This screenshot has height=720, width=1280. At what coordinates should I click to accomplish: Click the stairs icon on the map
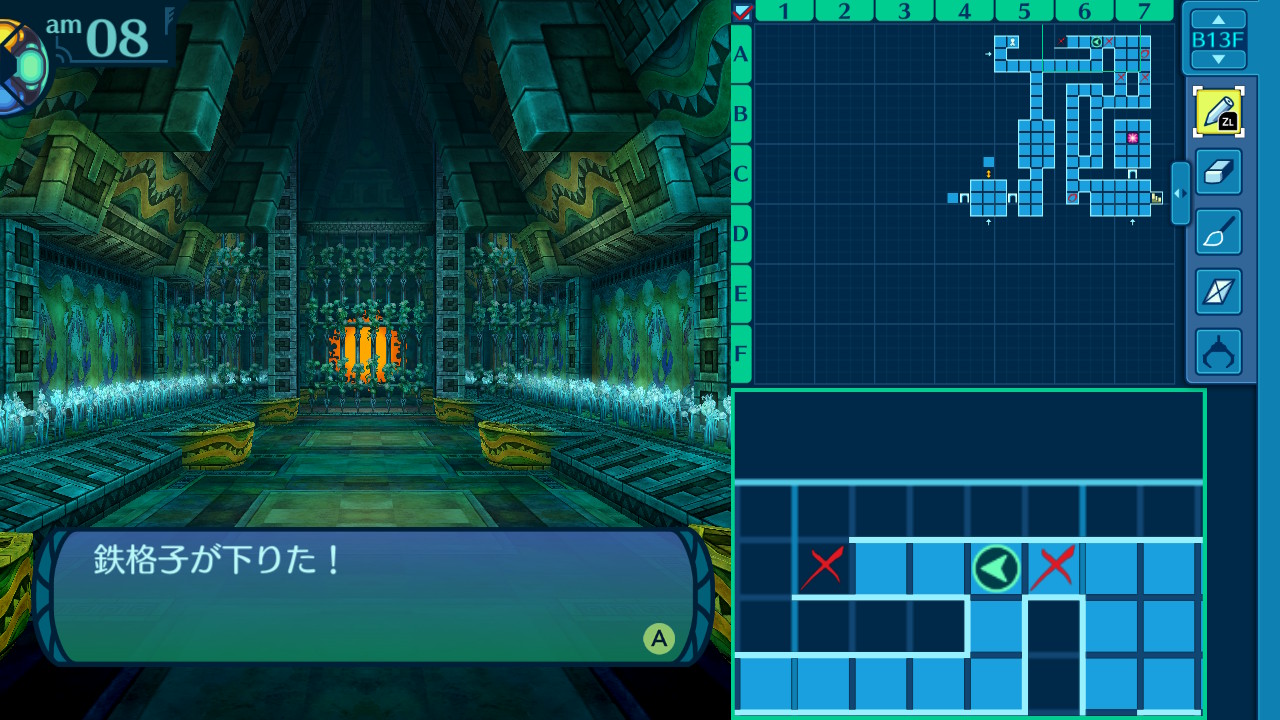(x=1157, y=198)
